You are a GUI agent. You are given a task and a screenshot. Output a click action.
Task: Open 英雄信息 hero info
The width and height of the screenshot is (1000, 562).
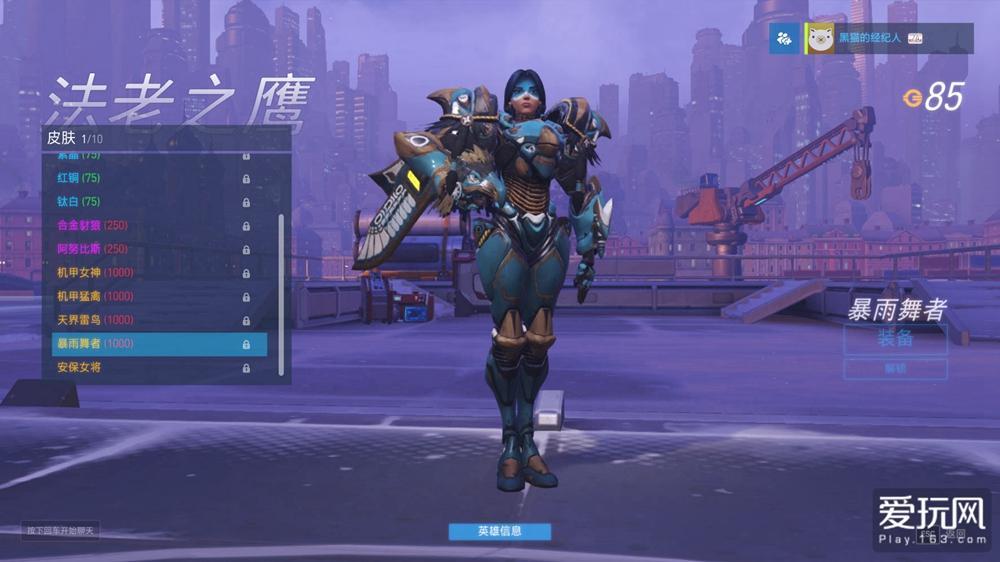coord(499,531)
